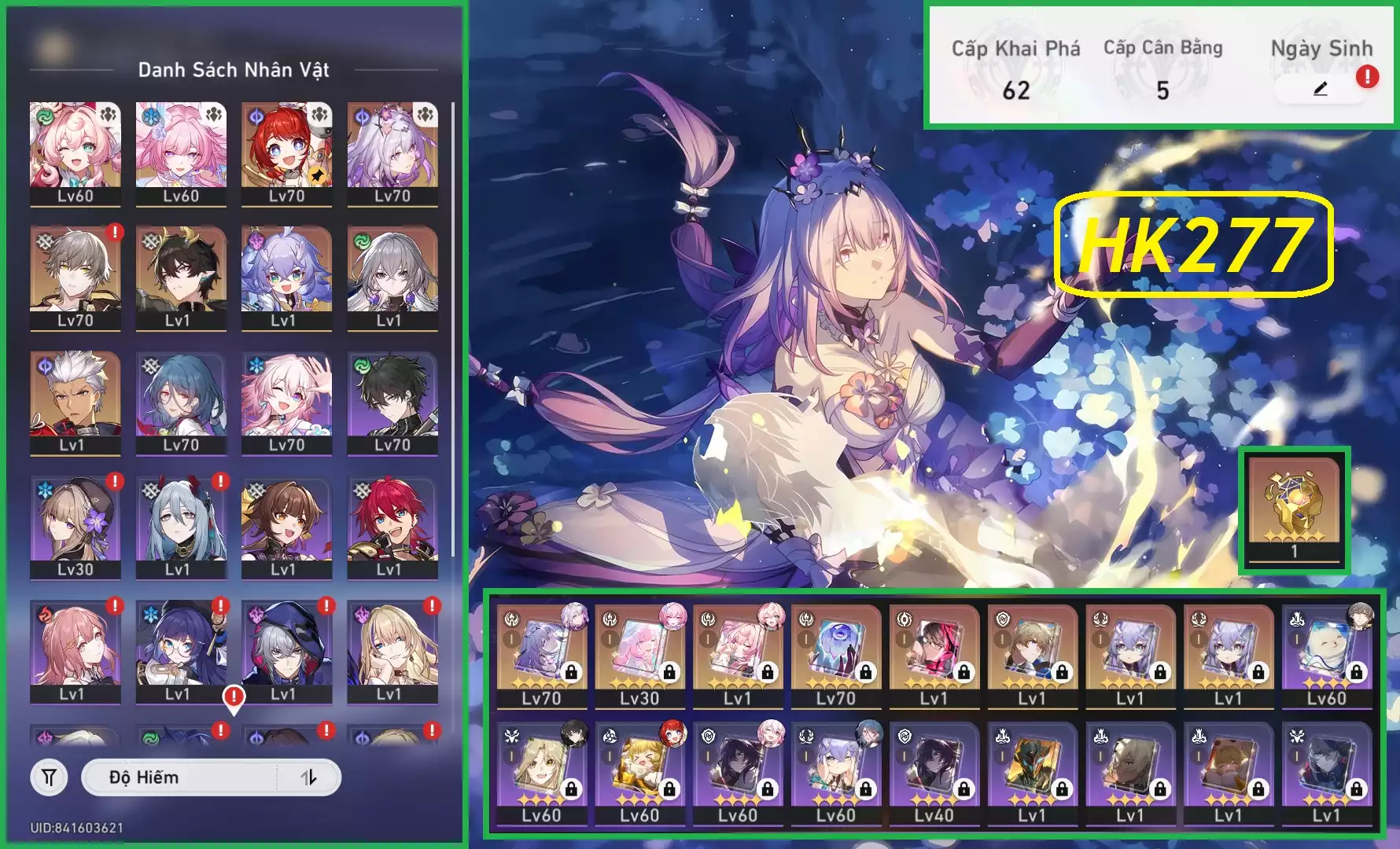Toggle the sort order arrows
This screenshot has height=849, width=1400.
pyautogui.click(x=309, y=777)
